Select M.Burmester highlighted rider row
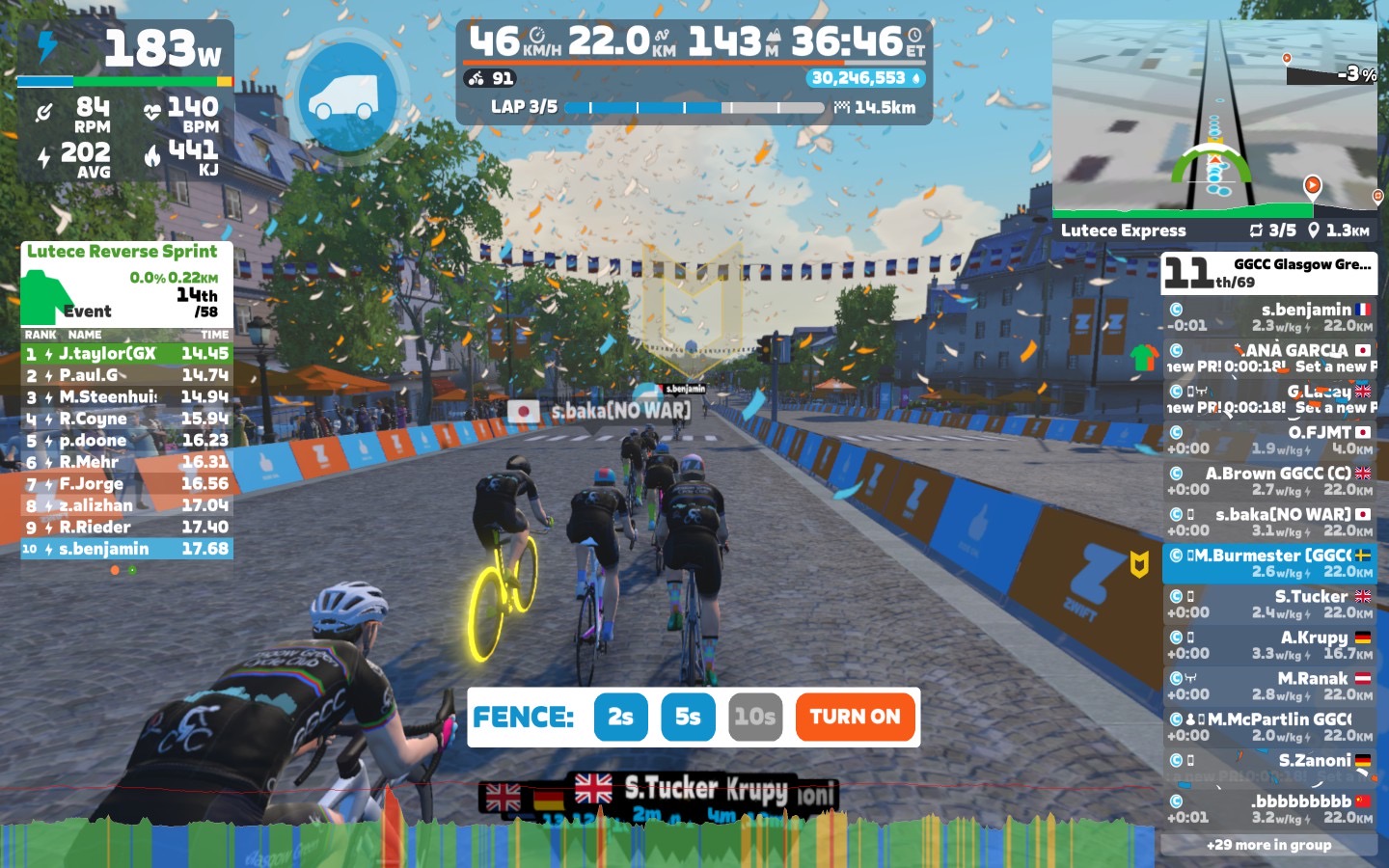This screenshot has height=868, width=1389. click(x=1268, y=563)
